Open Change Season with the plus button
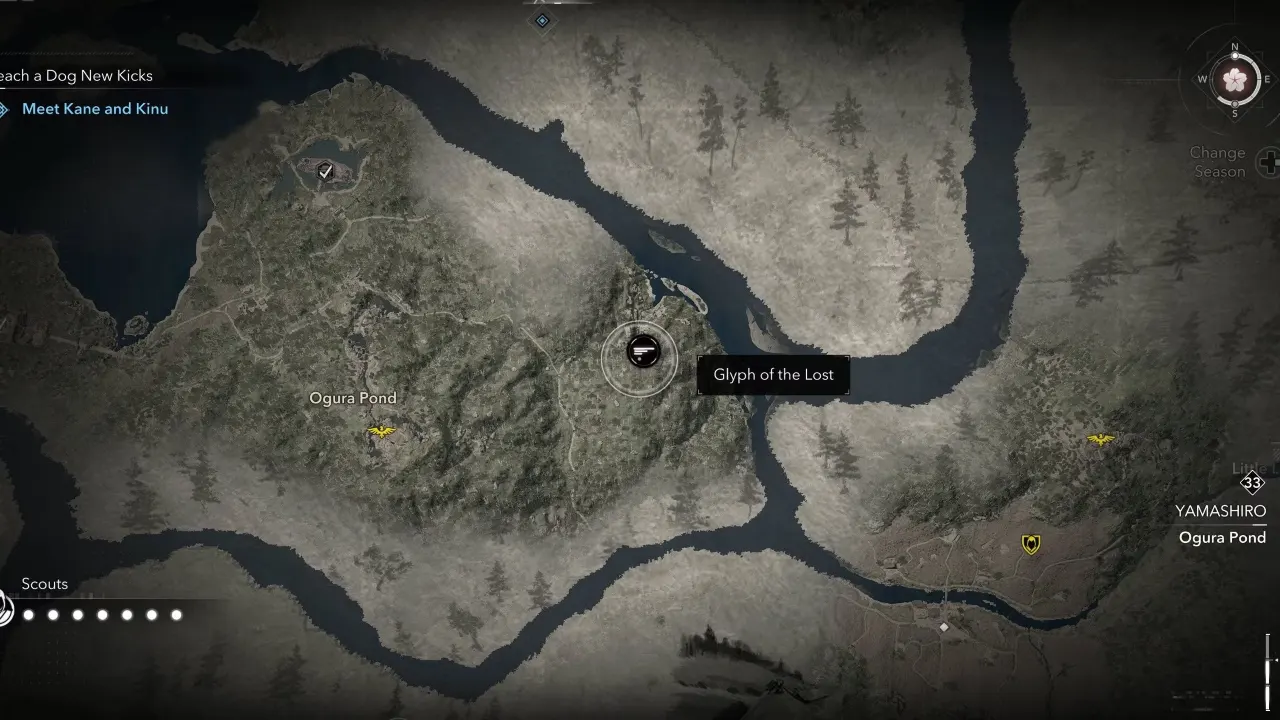 click(1269, 160)
